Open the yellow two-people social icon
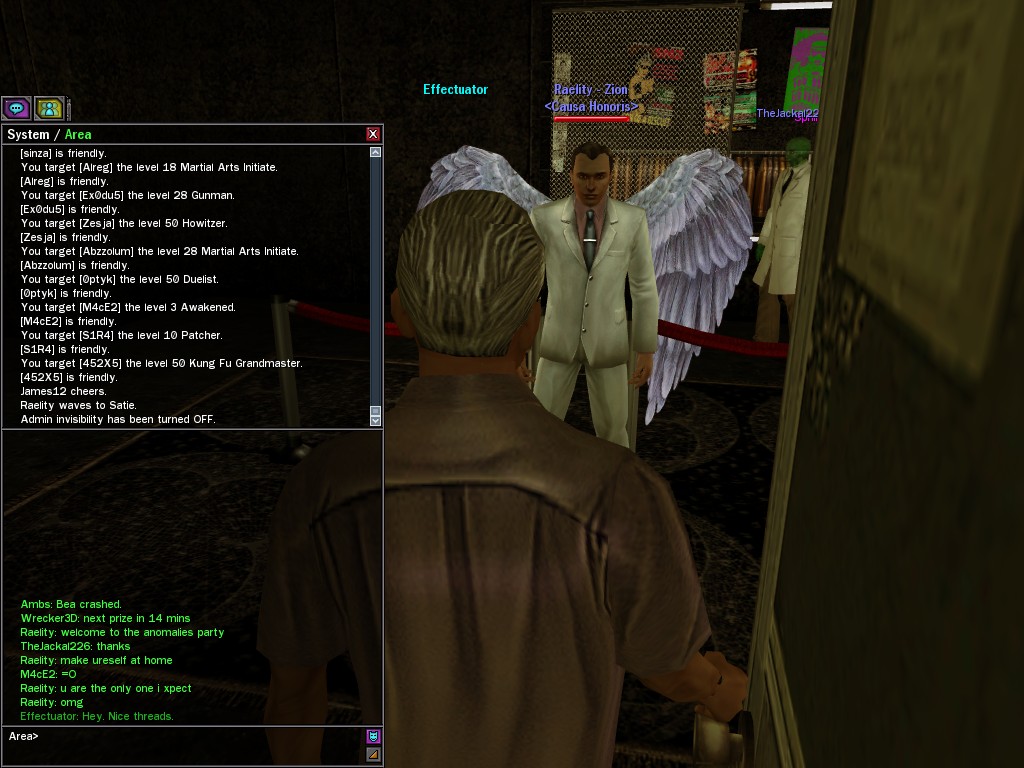 tap(48, 108)
